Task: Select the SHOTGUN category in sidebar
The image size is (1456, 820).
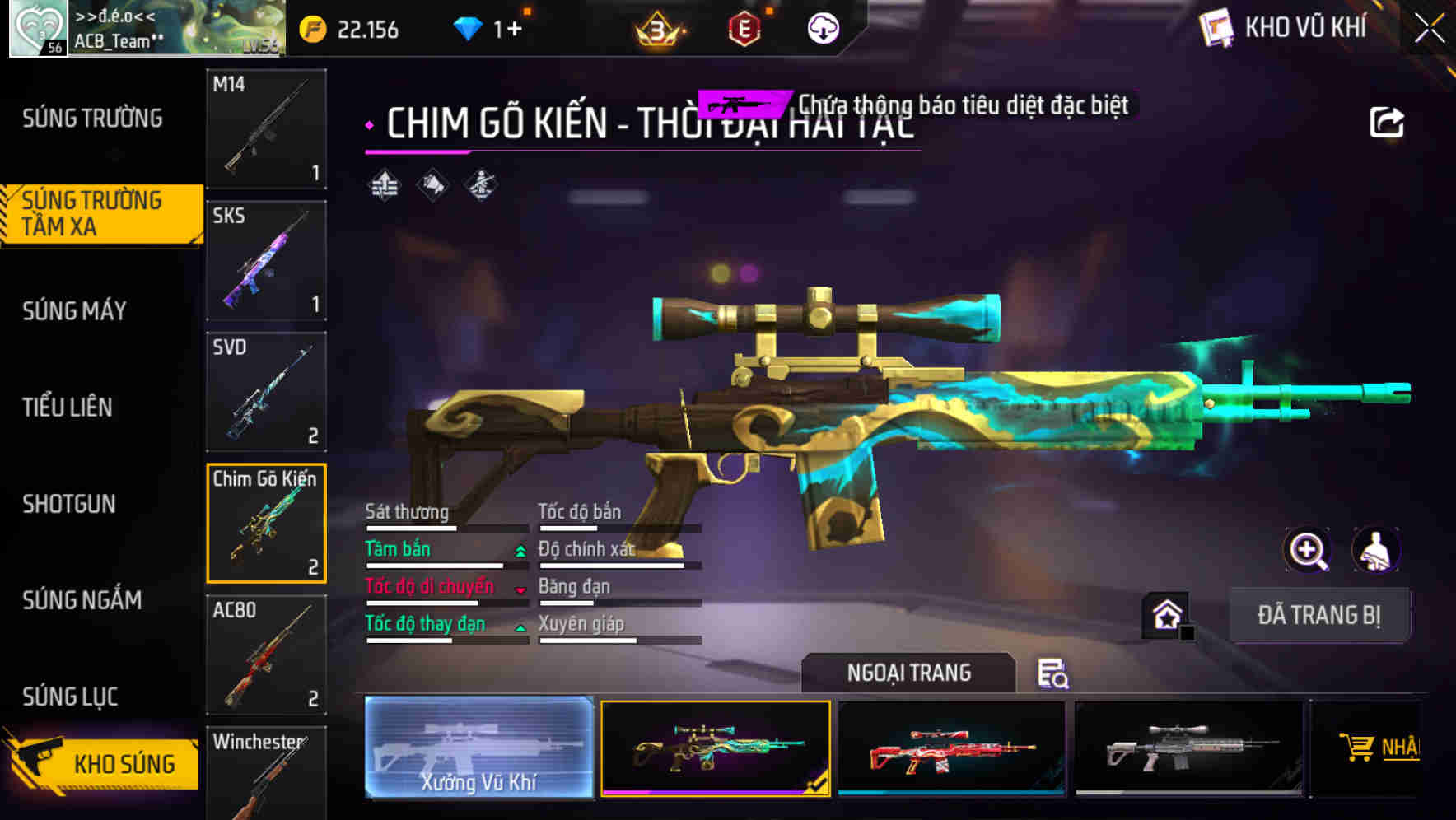Action: (x=70, y=503)
